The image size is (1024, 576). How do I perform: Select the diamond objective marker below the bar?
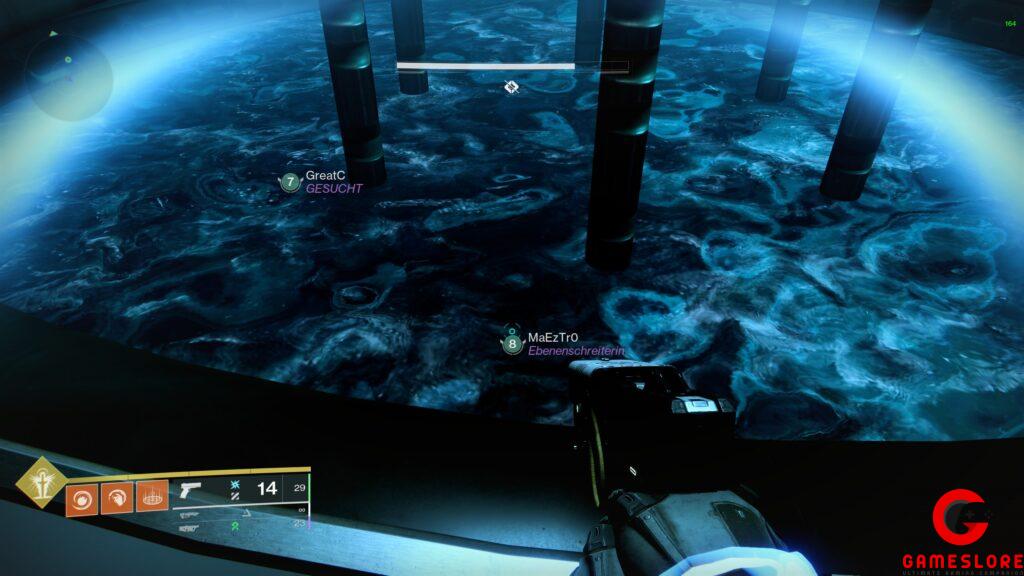click(511, 87)
